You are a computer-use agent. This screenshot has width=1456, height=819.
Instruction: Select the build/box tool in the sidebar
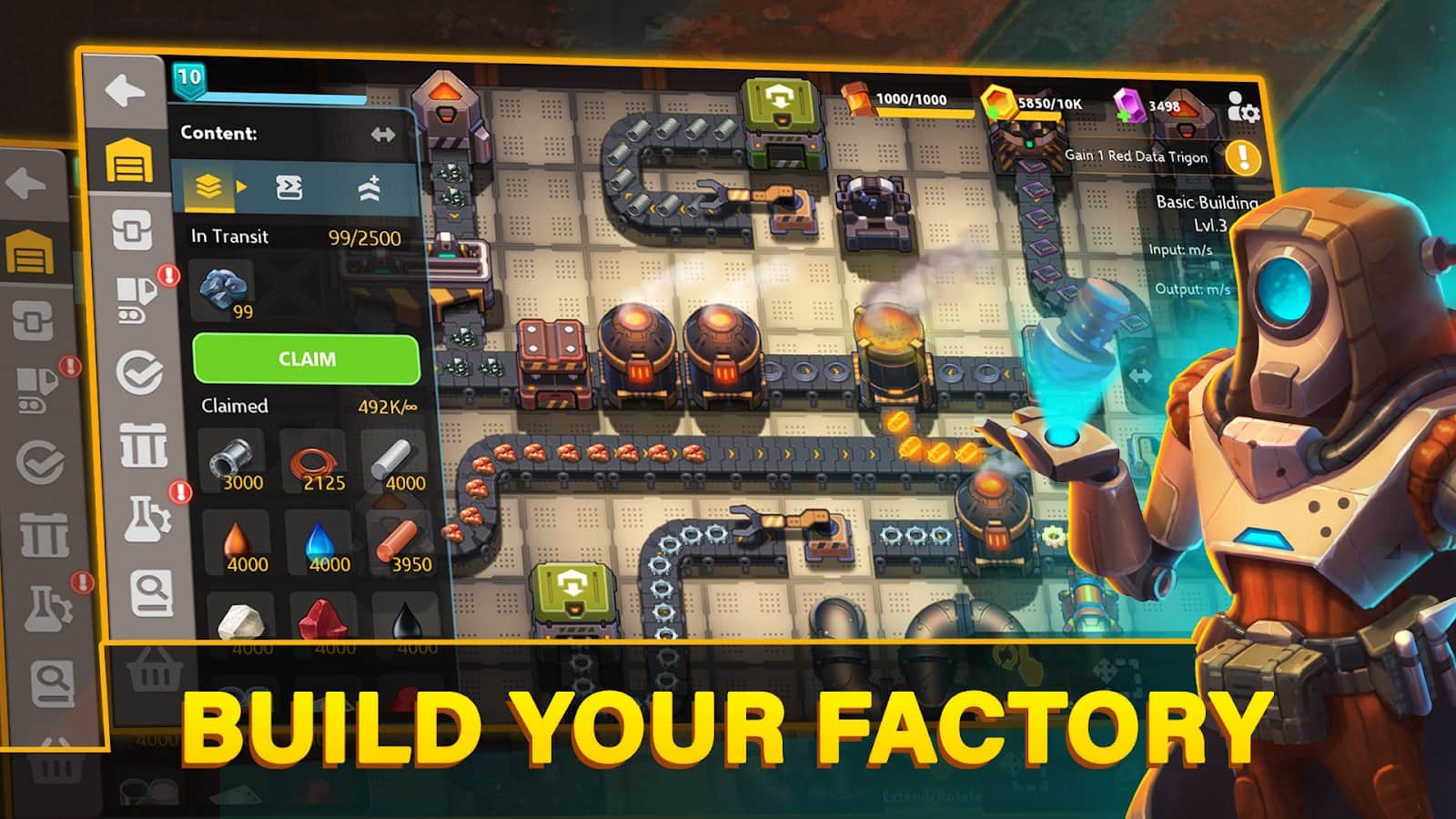click(x=135, y=230)
